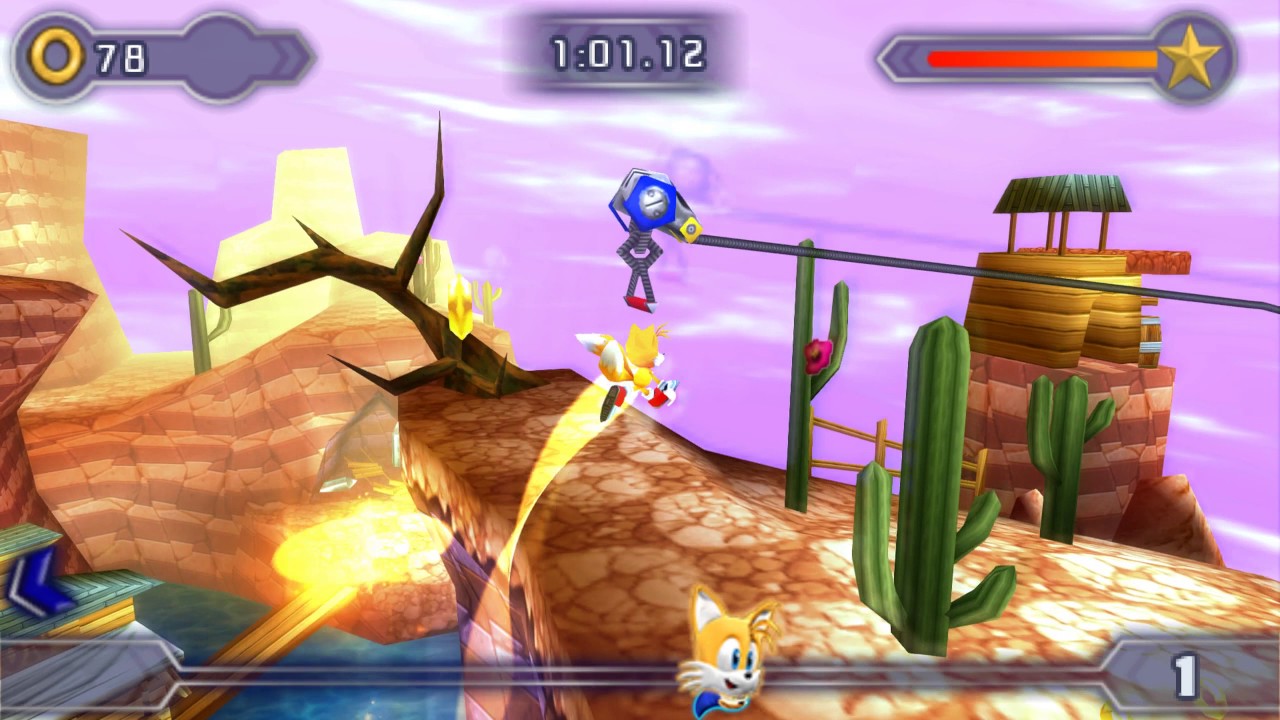This screenshot has width=1280, height=720.
Task: Toggle the red boost meter fill
Action: coord(1000,58)
